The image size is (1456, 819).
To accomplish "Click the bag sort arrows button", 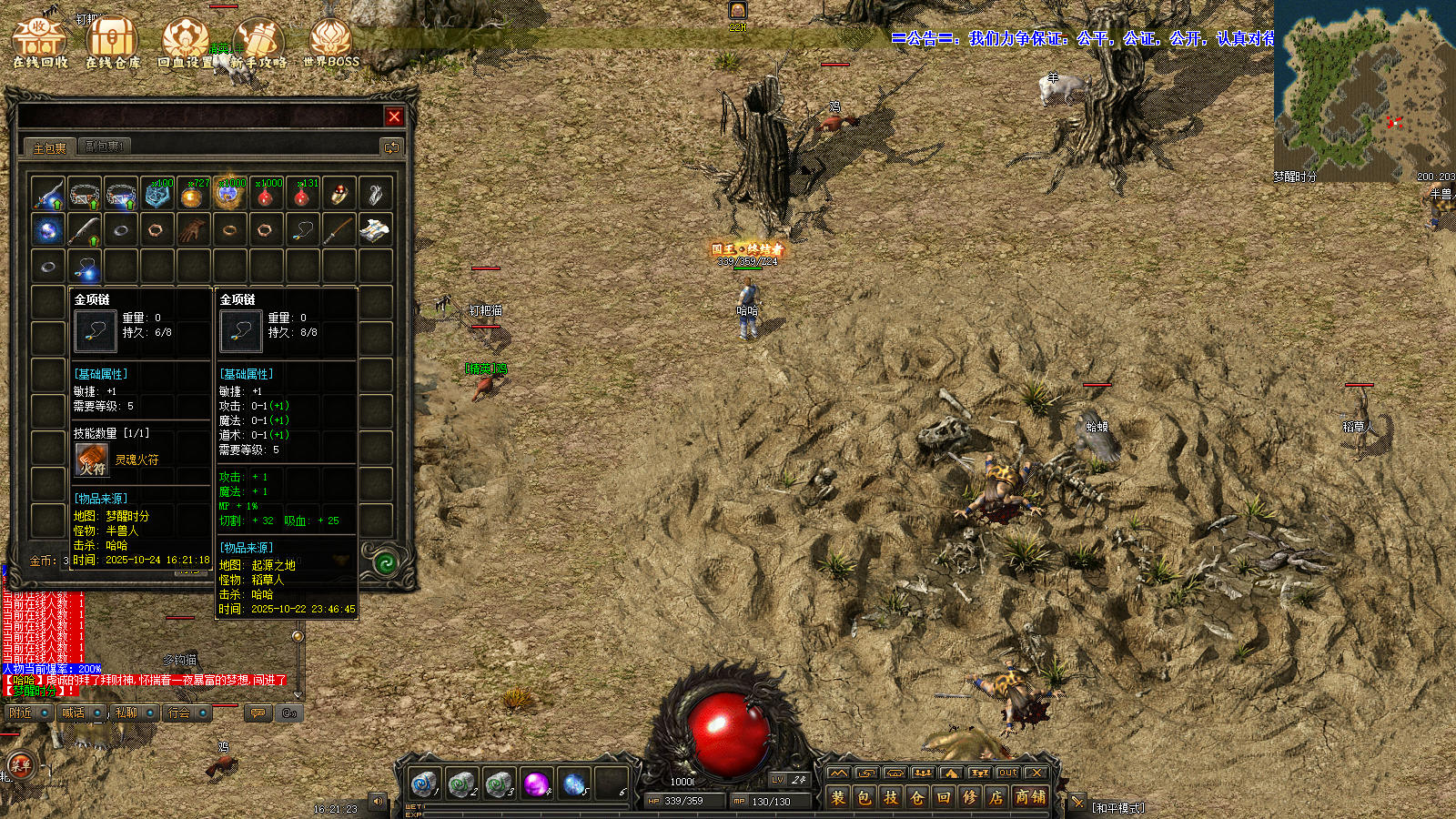I will pyautogui.click(x=391, y=147).
